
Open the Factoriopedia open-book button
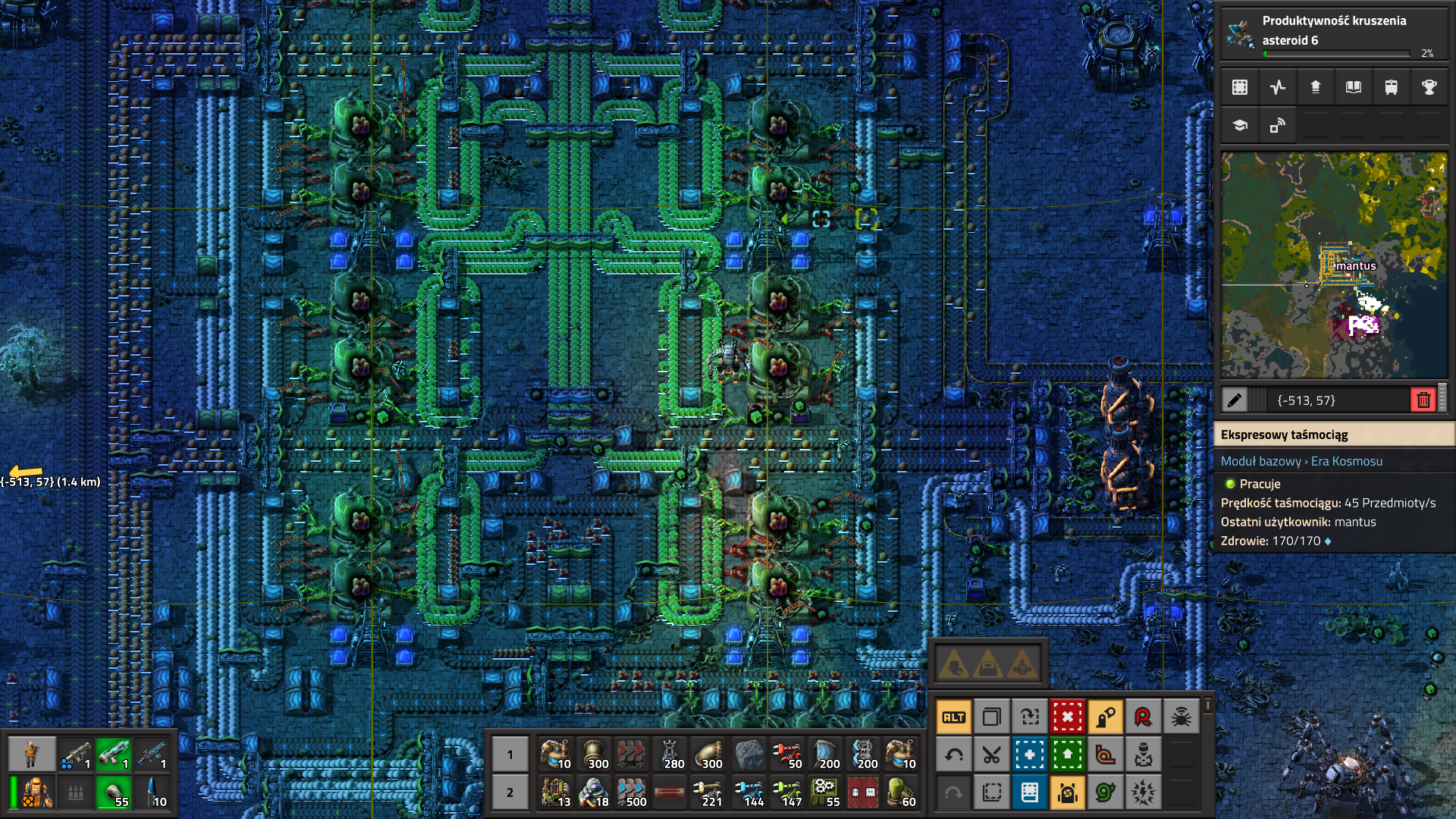(1354, 87)
